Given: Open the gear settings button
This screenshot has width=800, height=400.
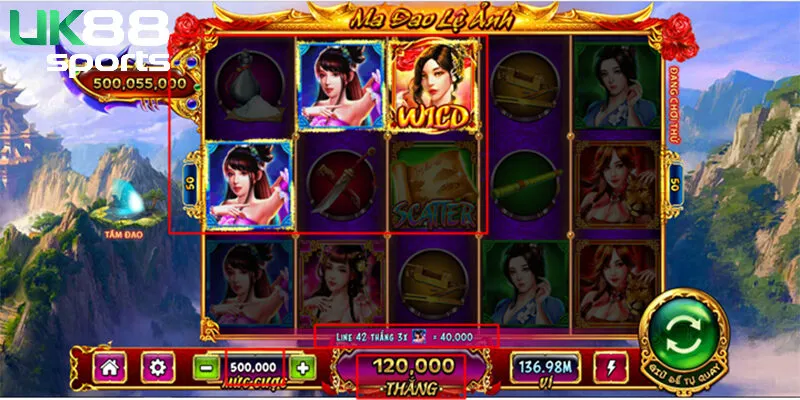Looking at the screenshot, I should (x=156, y=367).
